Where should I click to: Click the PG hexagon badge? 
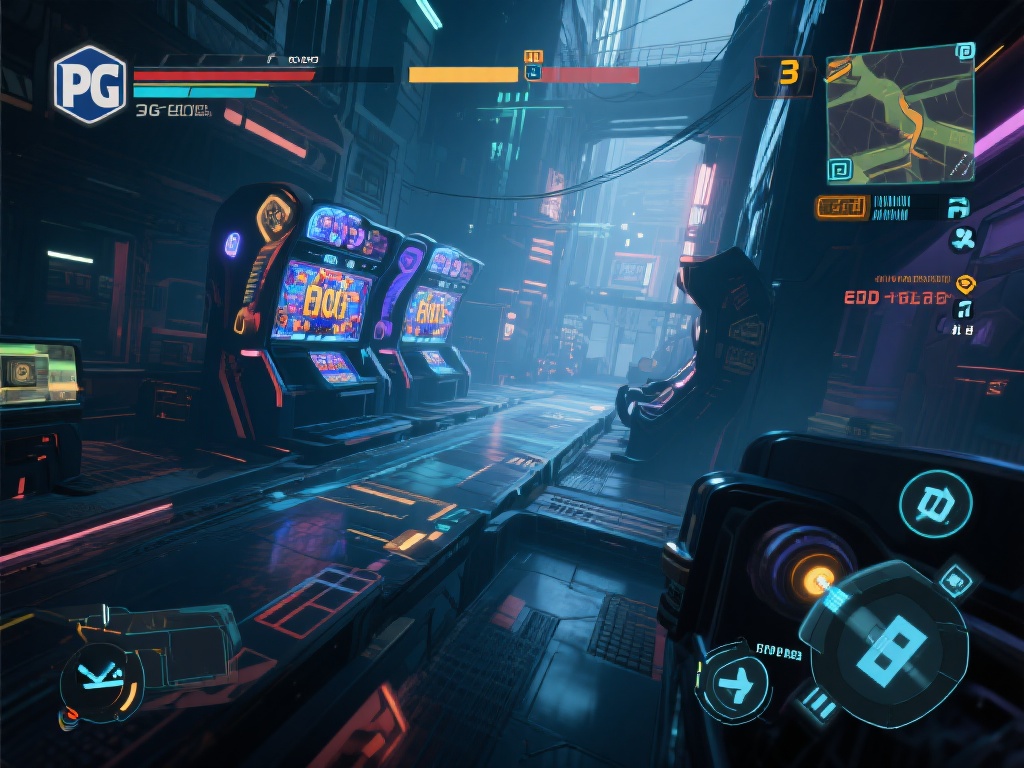point(90,84)
